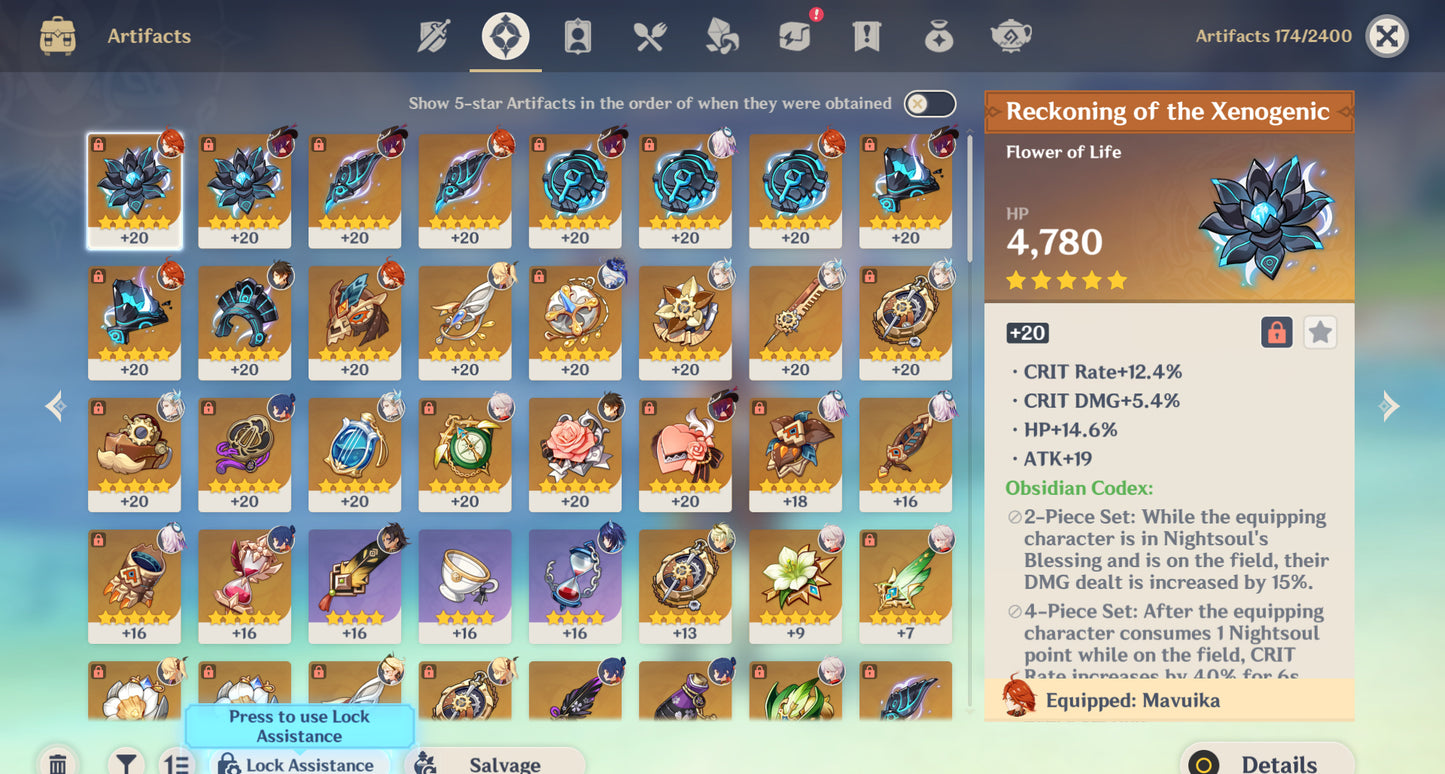The height and width of the screenshot is (774, 1445).
Task: Open the Materials tab
Action: (720, 36)
